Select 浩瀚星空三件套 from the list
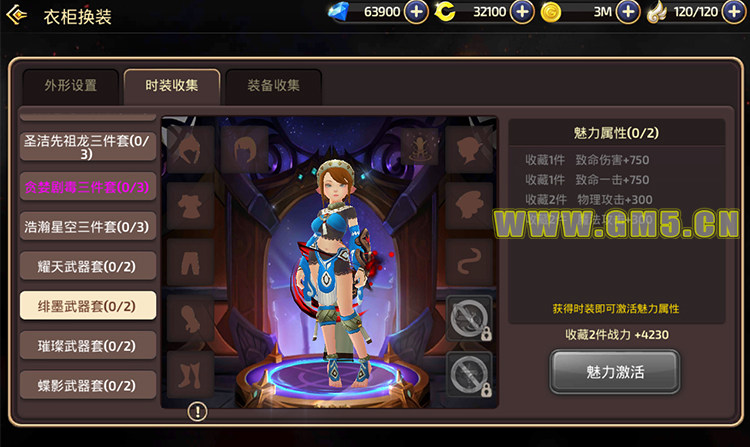This screenshot has height=447, width=750. [87, 227]
